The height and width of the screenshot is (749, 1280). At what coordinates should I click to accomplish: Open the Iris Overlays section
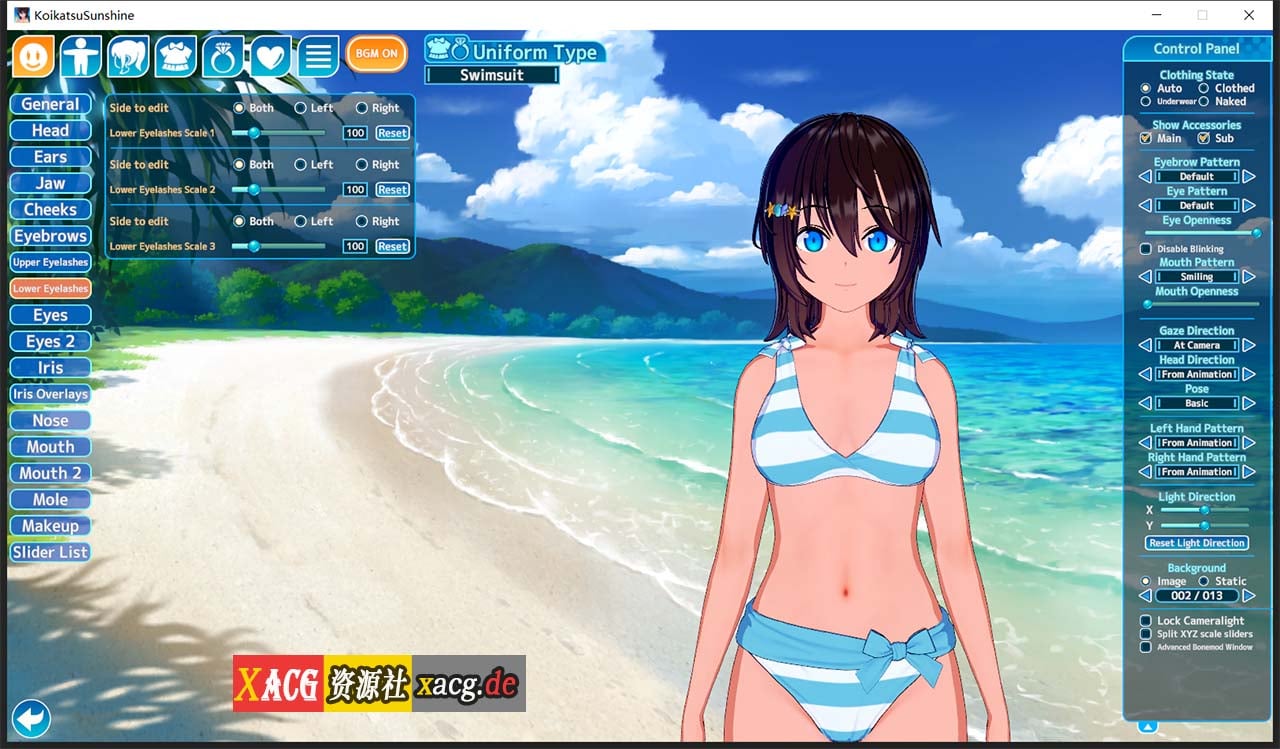click(50, 394)
